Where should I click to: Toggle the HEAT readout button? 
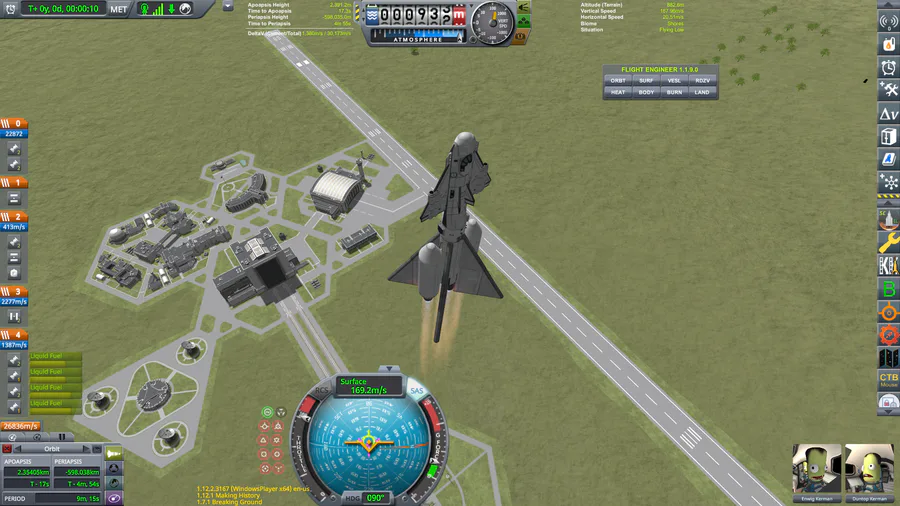pos(618,92)
